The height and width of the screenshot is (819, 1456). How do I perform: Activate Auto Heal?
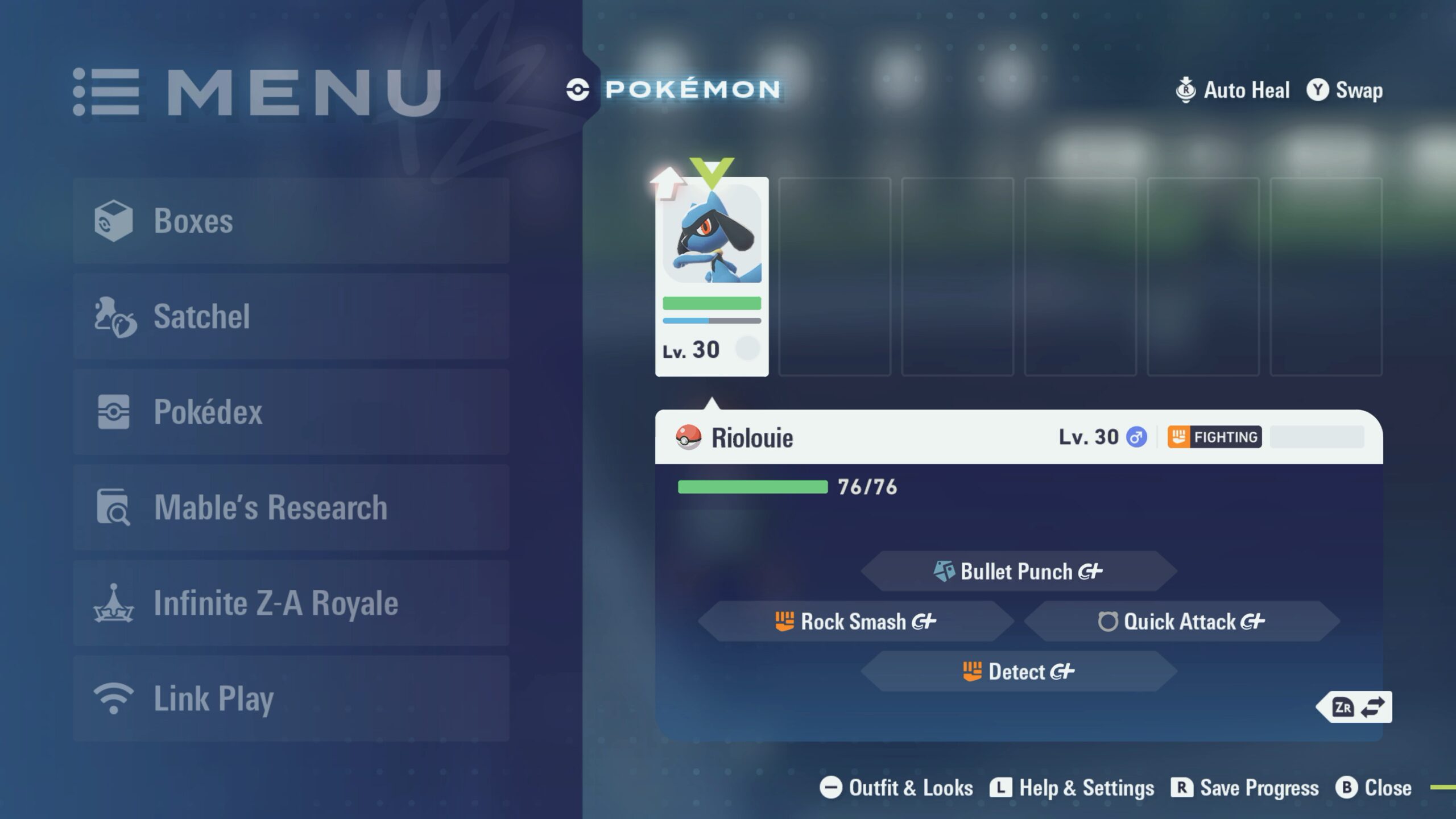click(1232, 90)
